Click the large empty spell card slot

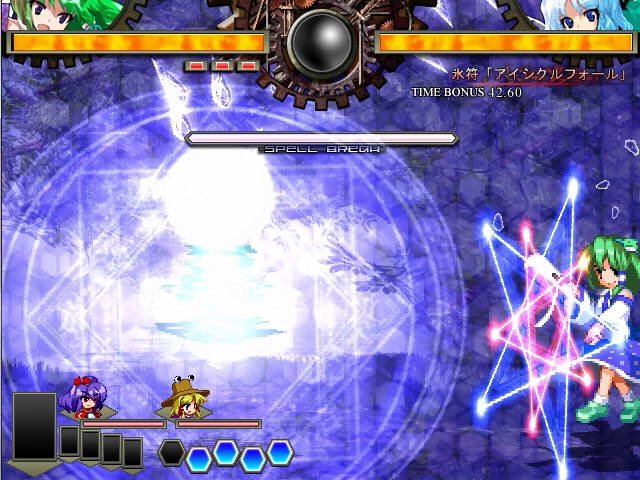35,427
